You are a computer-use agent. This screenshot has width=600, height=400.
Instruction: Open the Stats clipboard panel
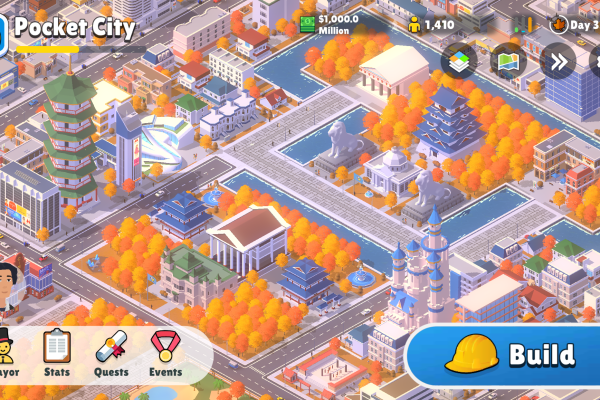57,351
